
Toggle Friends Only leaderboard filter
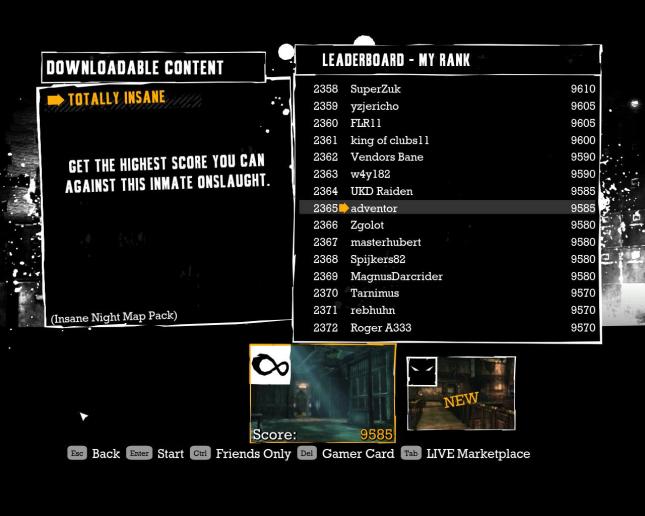pos(240,453)
